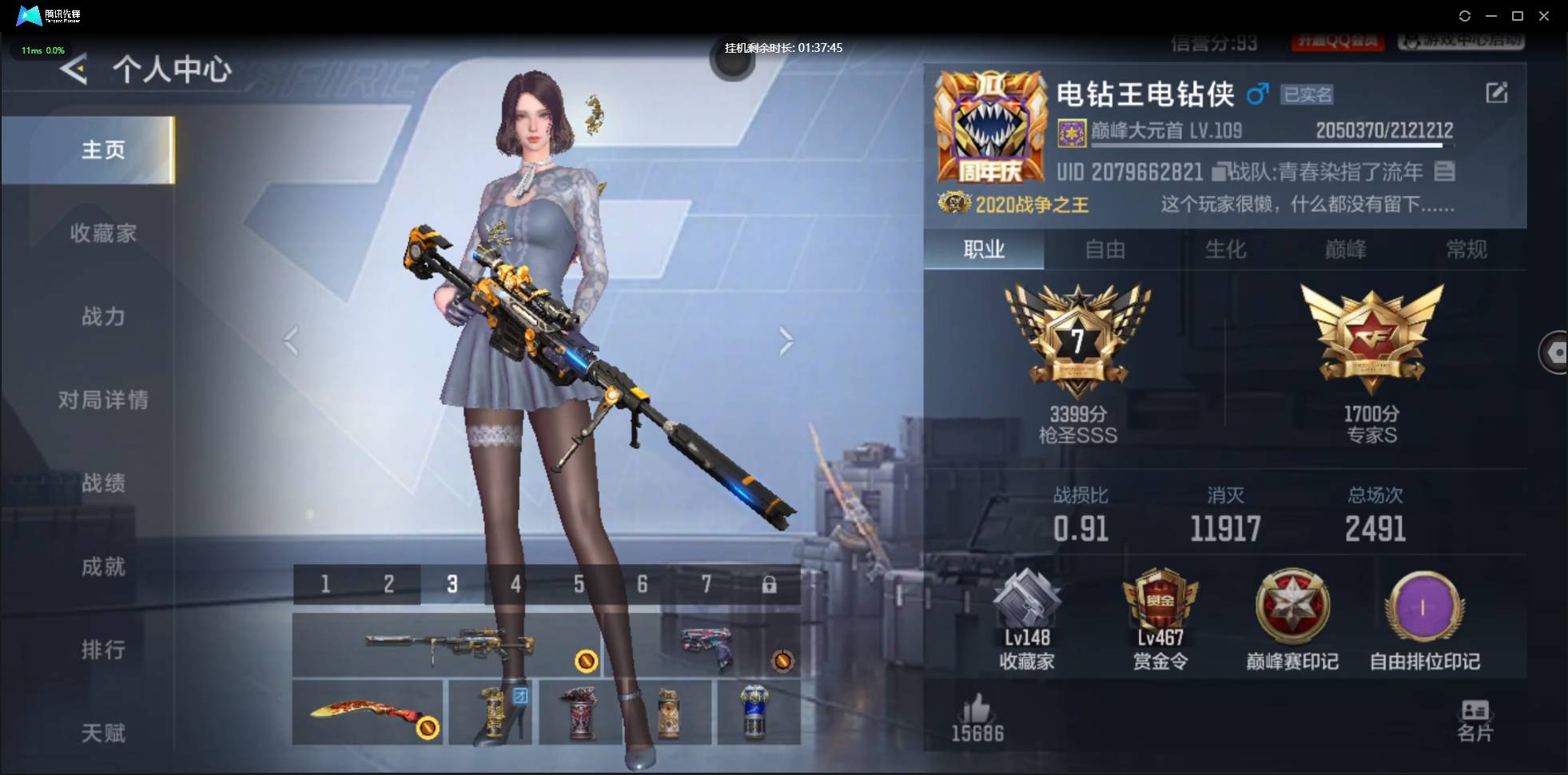Viewport: 1568px width, 775px height.
Task: Click the 2020战争之王 title badge
Action: click(x=1013, y=205)
